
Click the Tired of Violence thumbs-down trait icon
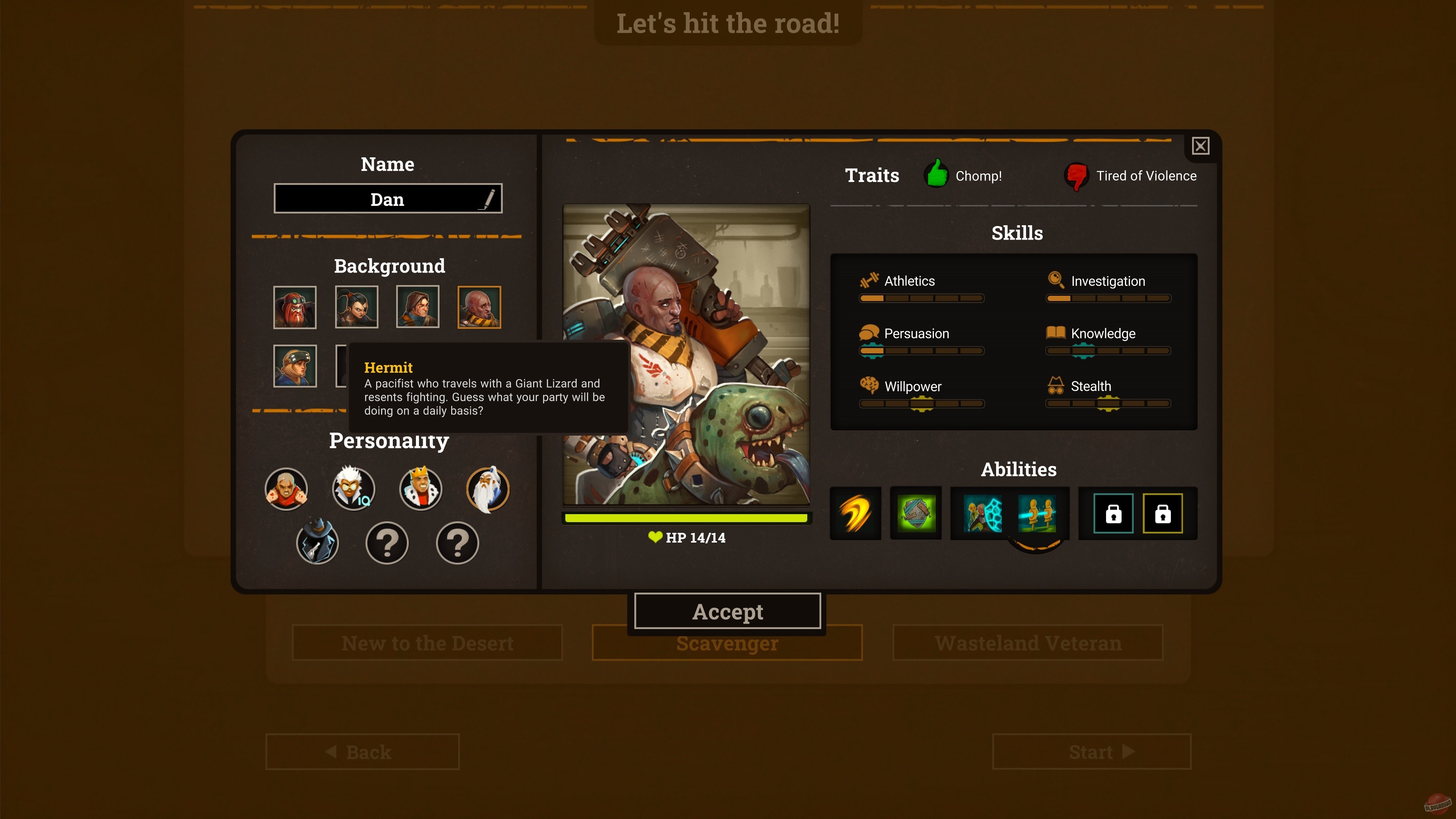click(x=1076, y=176)
